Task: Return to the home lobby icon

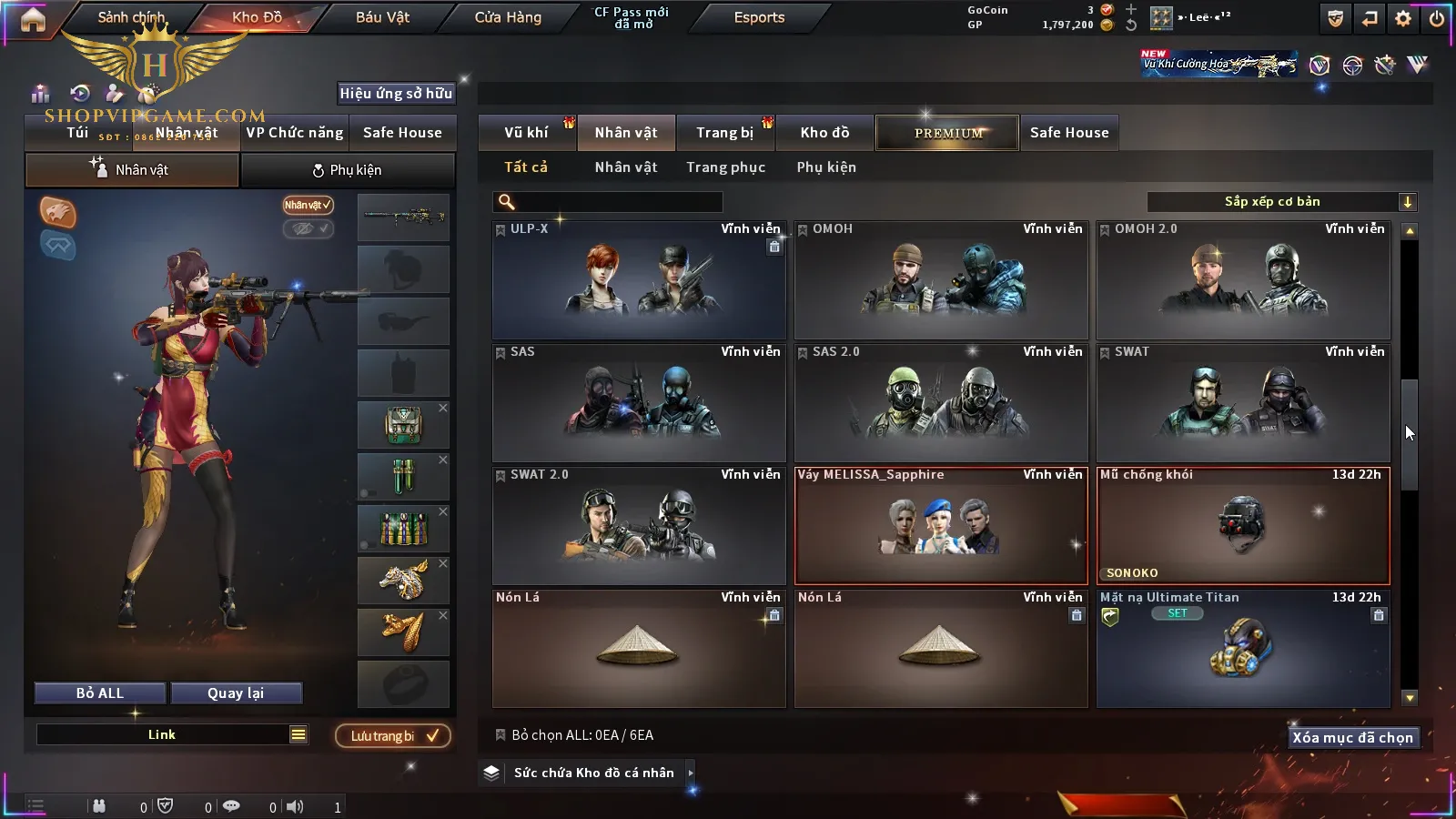Action: pos(33,19)
